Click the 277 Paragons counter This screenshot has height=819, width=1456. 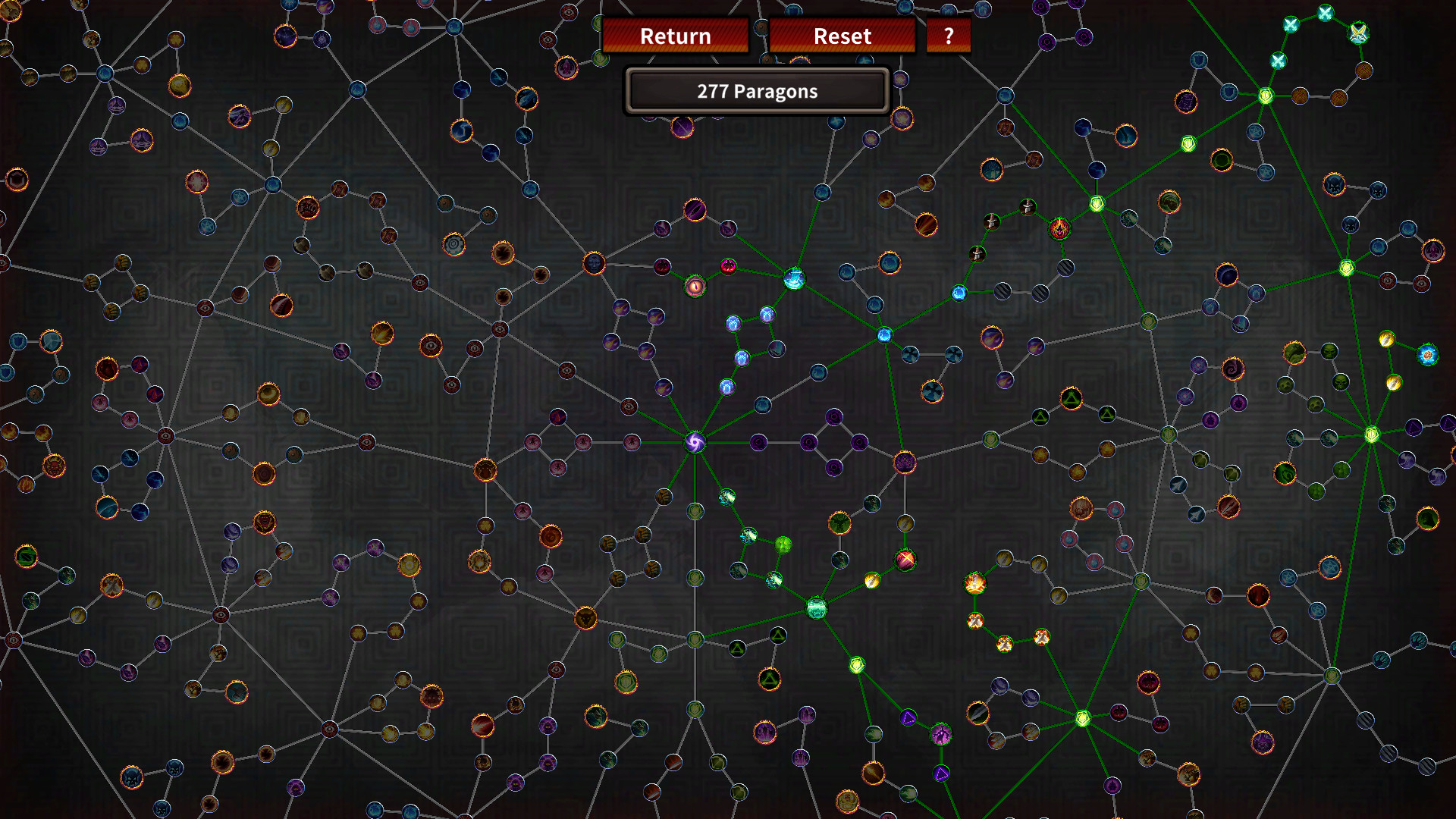coord(757,91)
